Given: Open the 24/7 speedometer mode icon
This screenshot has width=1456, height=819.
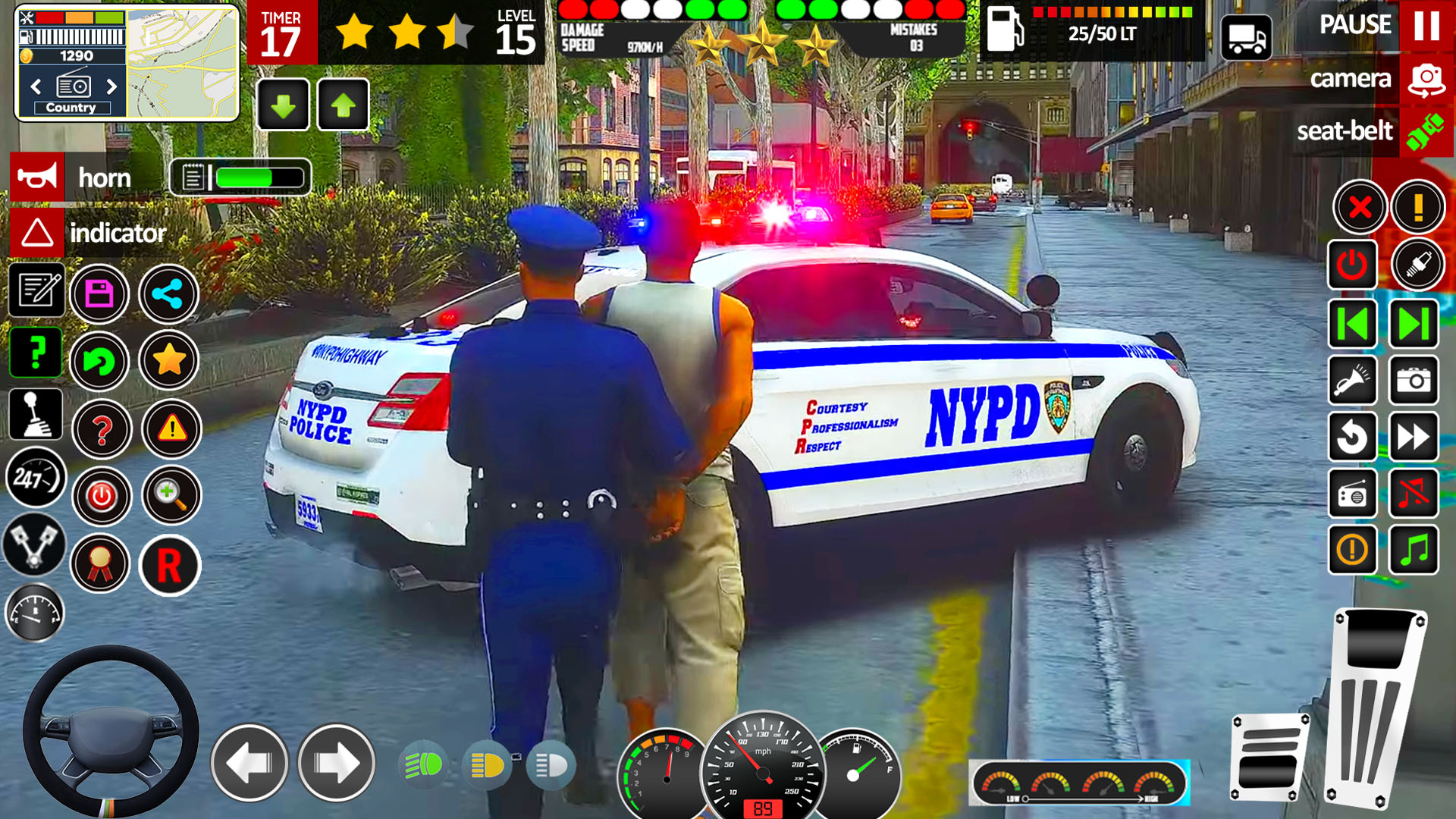Looking at the screenshot, I should [x=35, y=475].
